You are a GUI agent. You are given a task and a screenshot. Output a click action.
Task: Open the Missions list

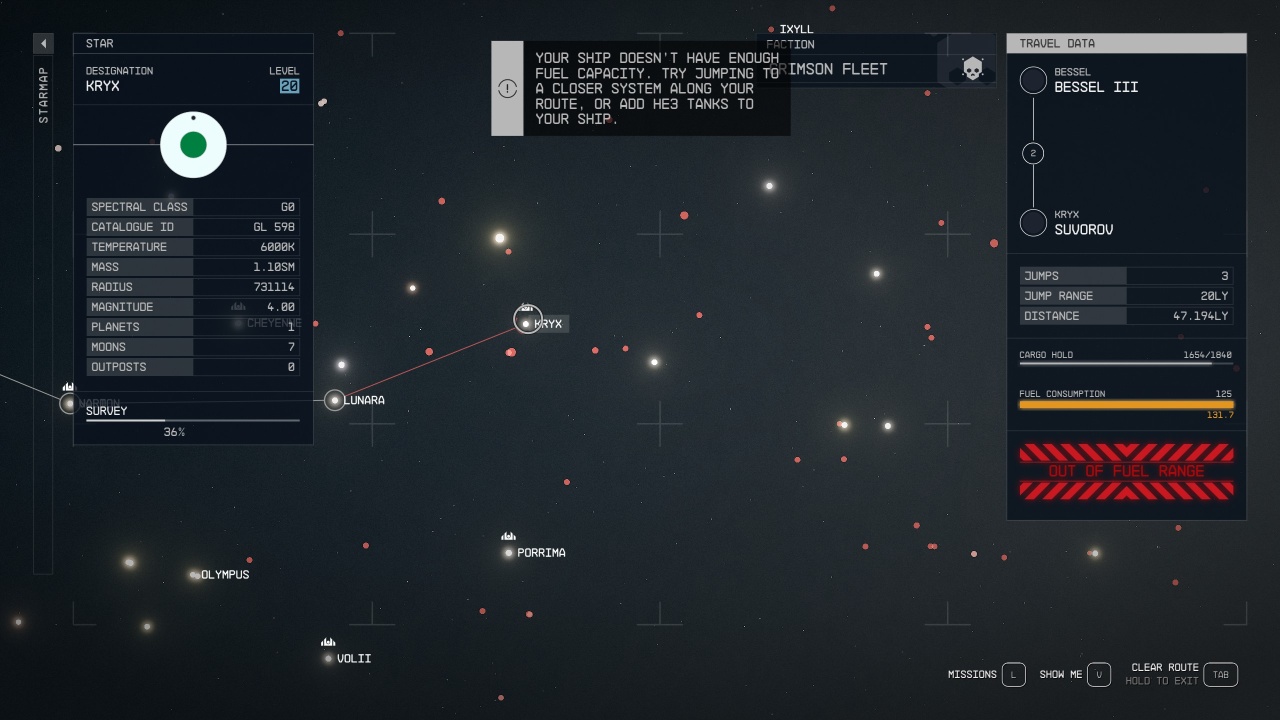1012,674
